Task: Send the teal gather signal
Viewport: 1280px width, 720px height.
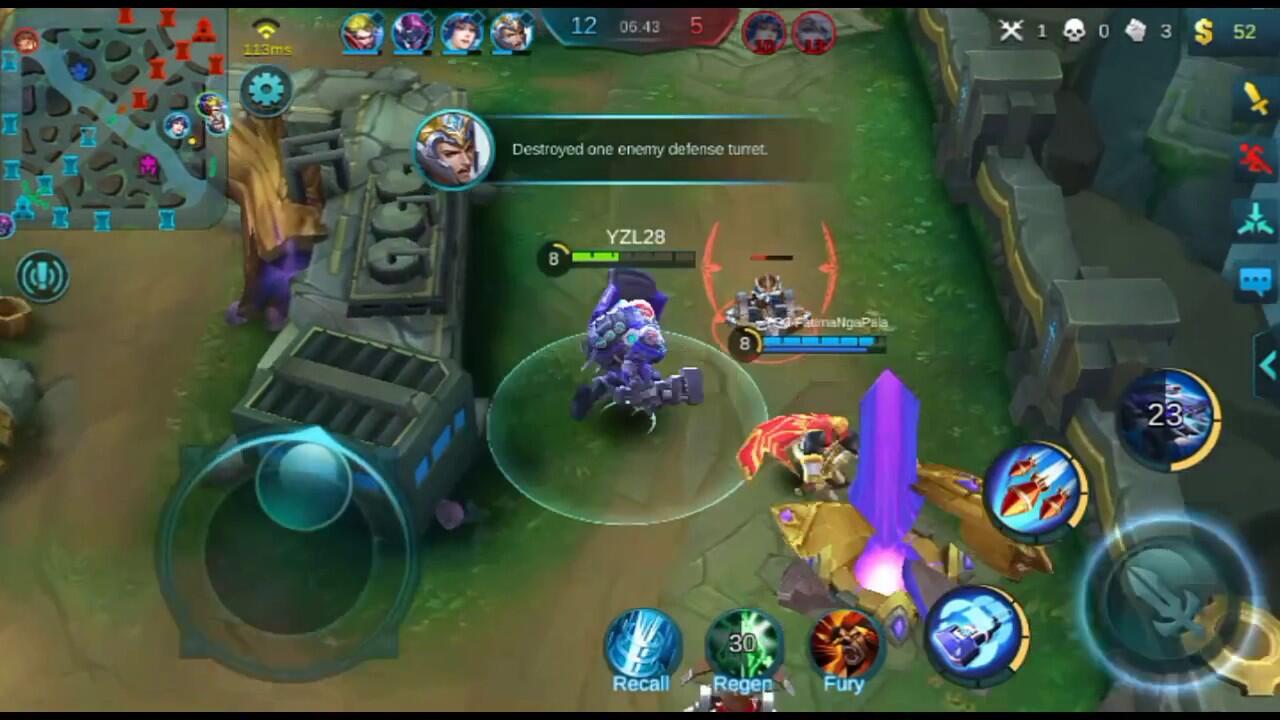Action: (x=1255, y=219)
